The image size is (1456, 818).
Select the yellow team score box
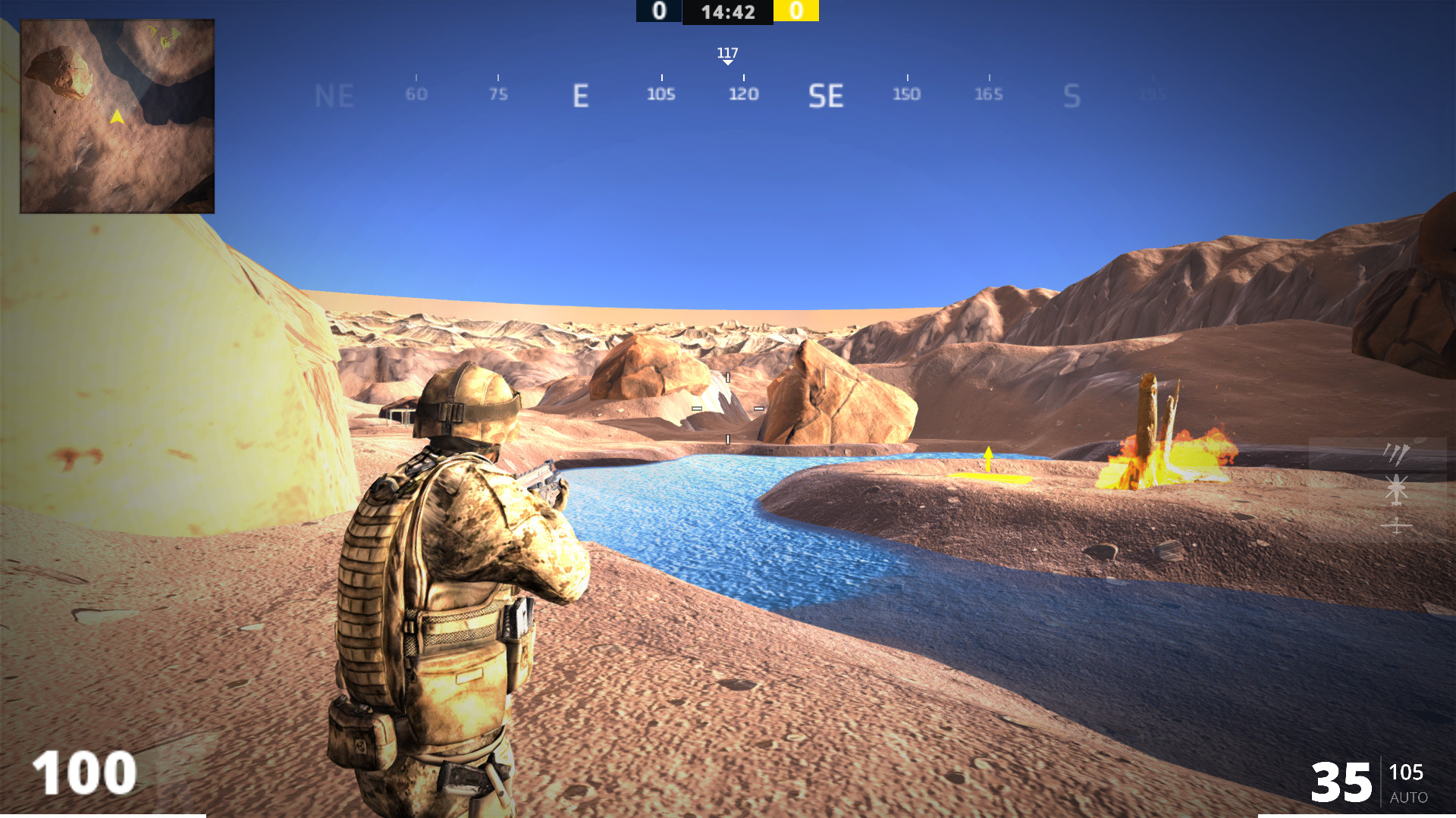[796, 11]
